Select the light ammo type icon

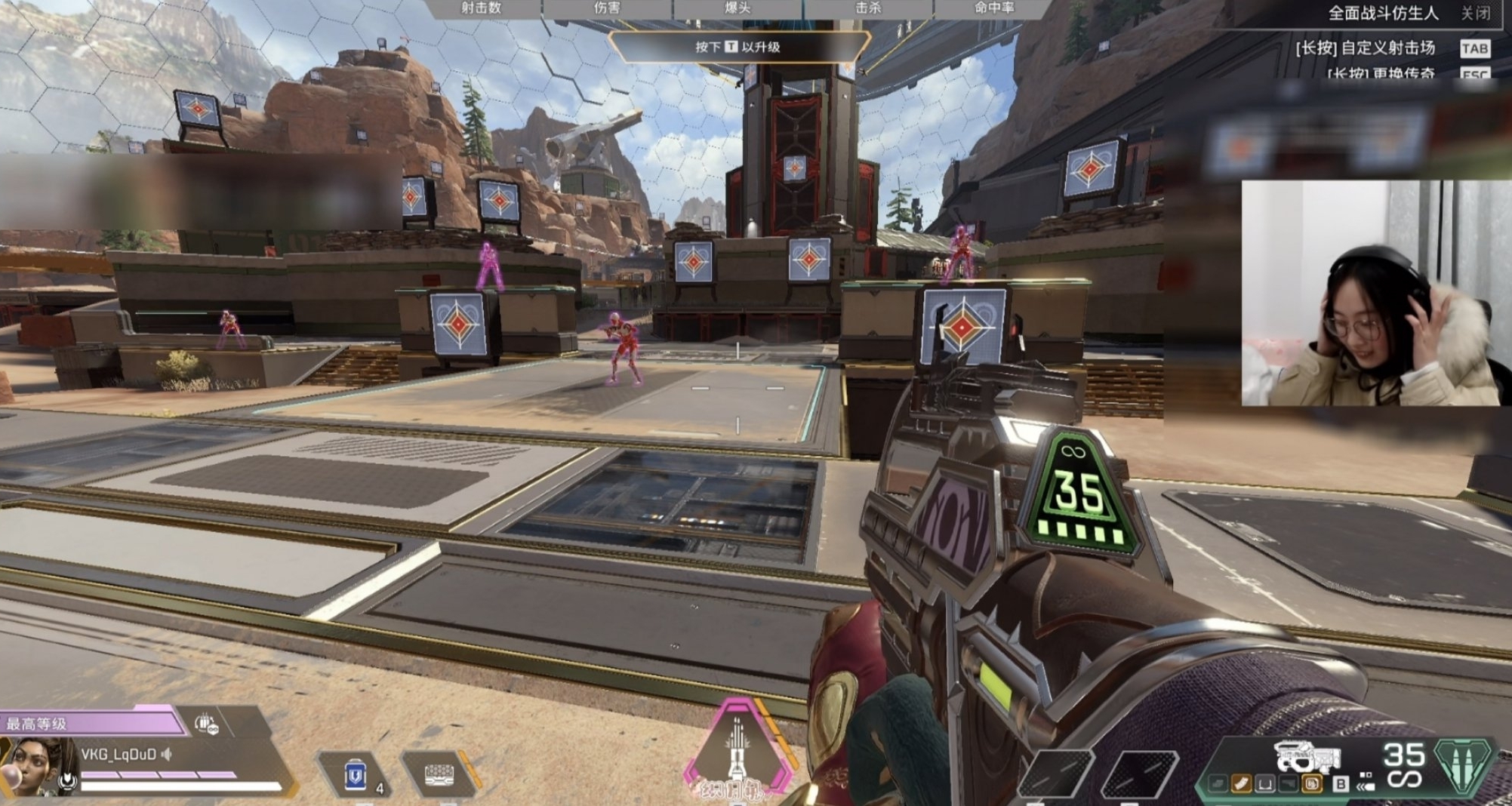point(1463,764)
